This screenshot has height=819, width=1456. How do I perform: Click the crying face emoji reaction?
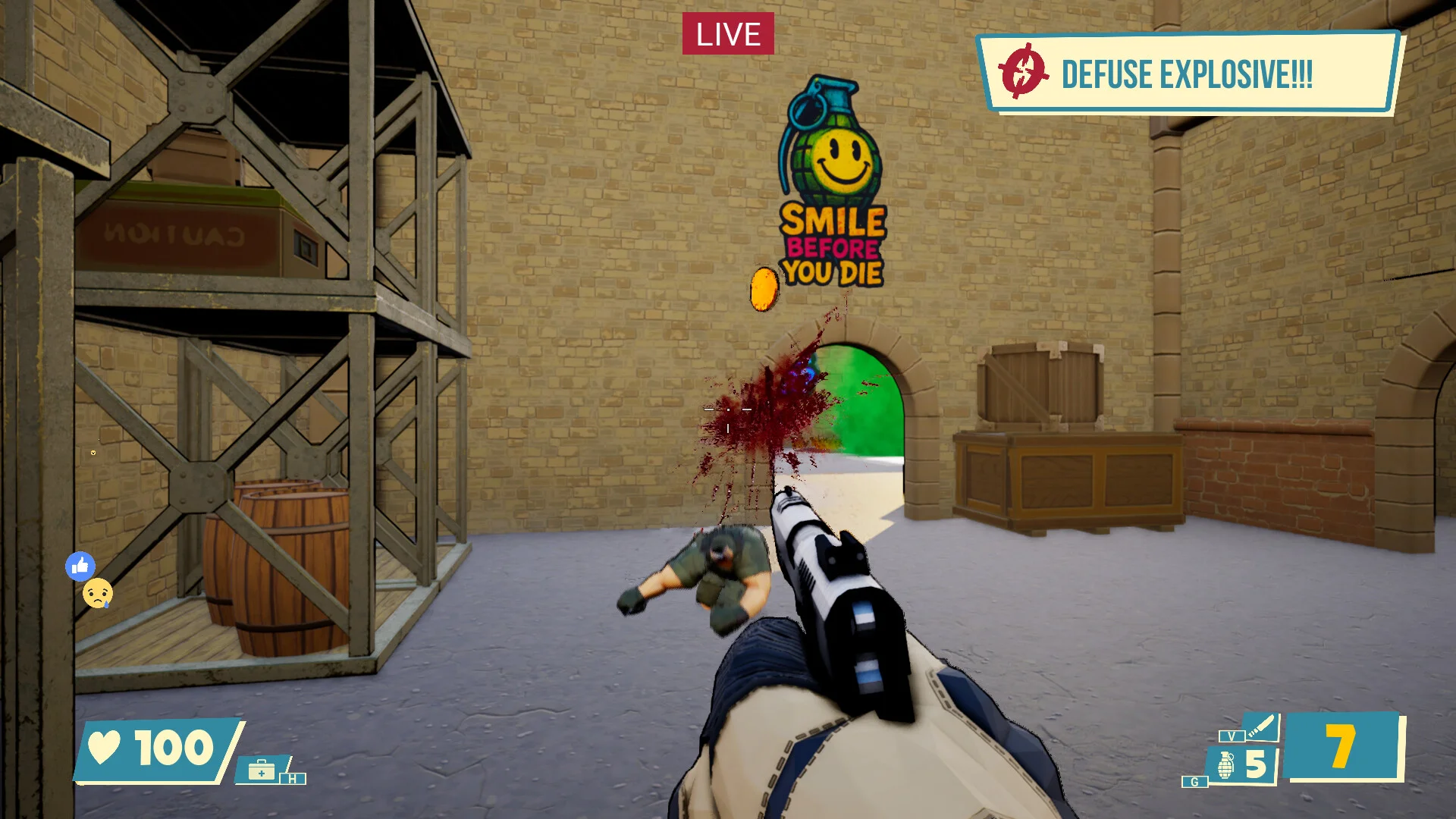tap(98, 593)
